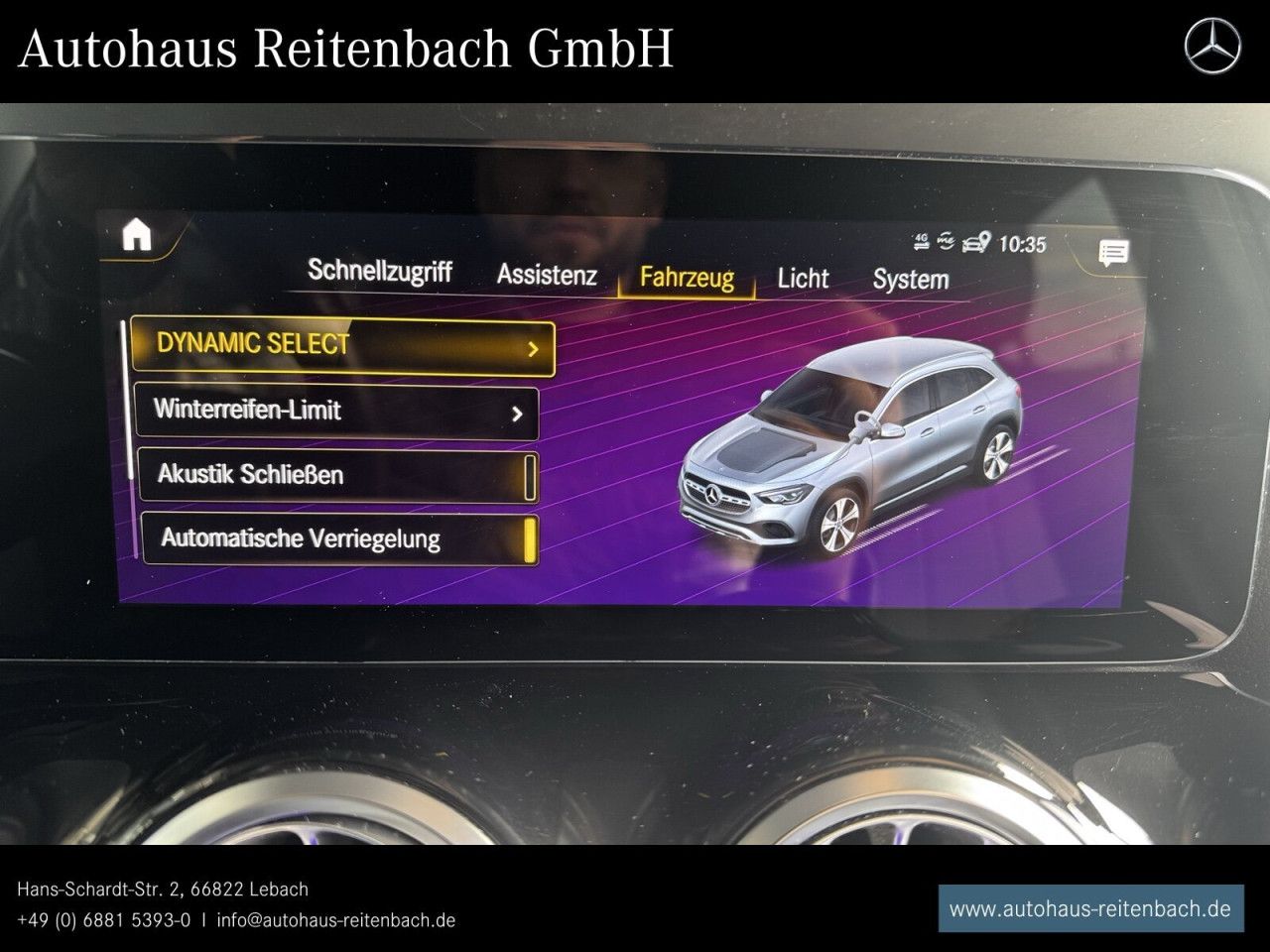1270x952 pixels.
Task: Tap the yellow chevron on DYNAMIC SELECT
Action: click(534, 349)
